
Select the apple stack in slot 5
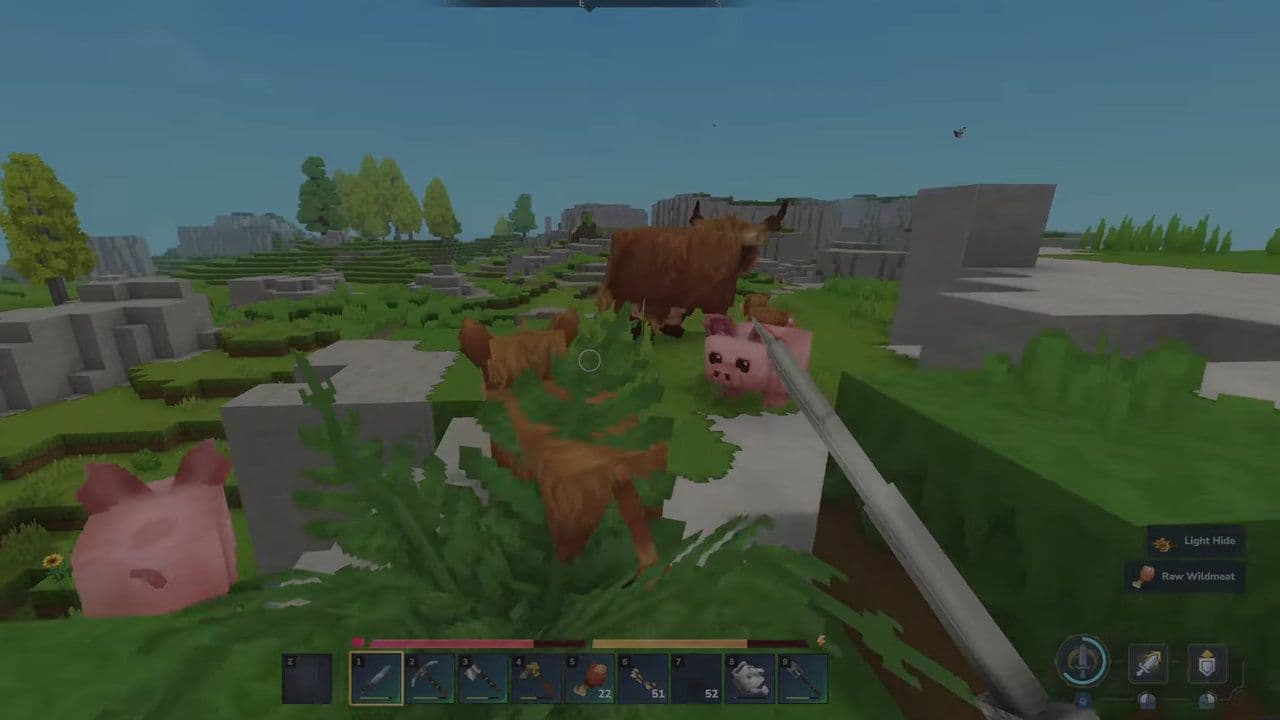tap(590, 678)
